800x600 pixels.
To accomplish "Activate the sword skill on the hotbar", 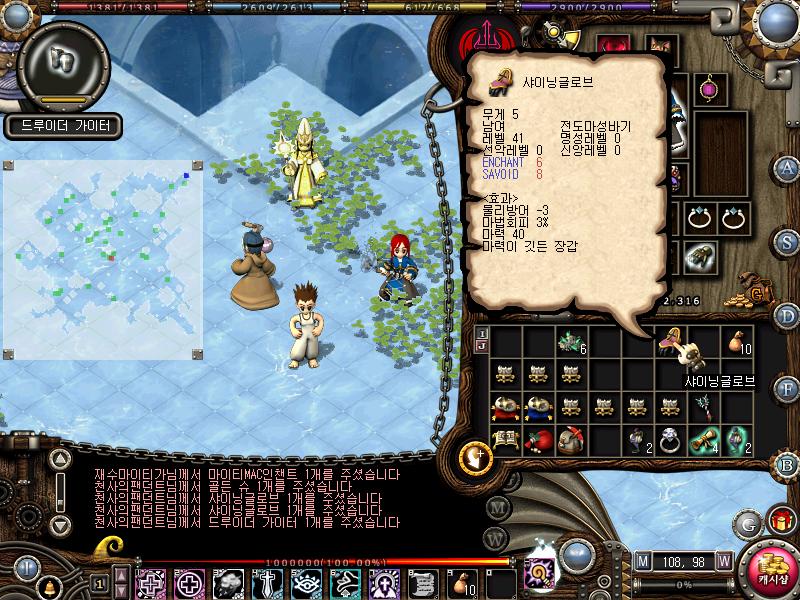I will coord(267,582).
